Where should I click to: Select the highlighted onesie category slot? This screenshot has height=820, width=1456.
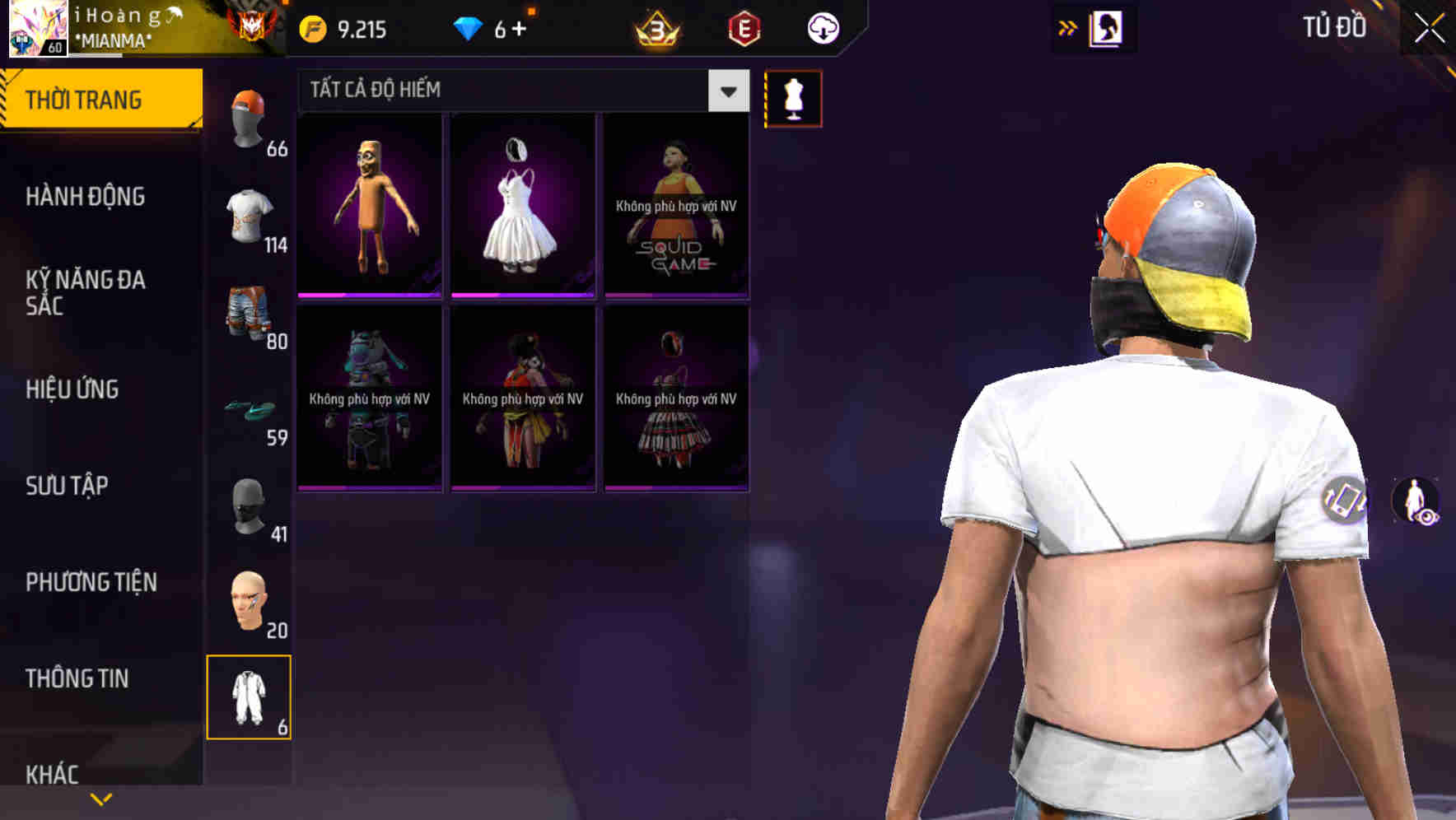(x=249, y=696)
